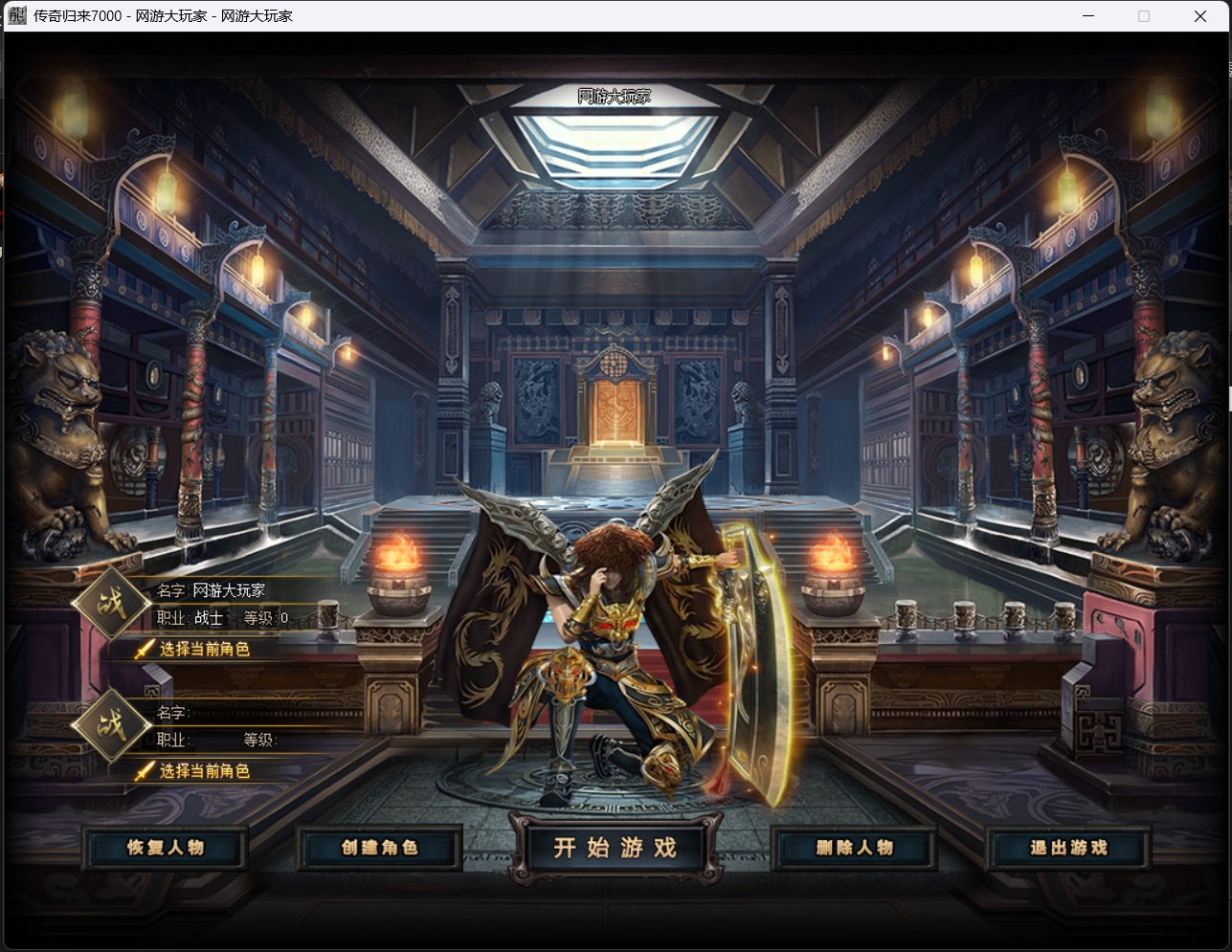Minimize the game window
This screenshot has height=952, width=1232.
tap(1088, 16)
